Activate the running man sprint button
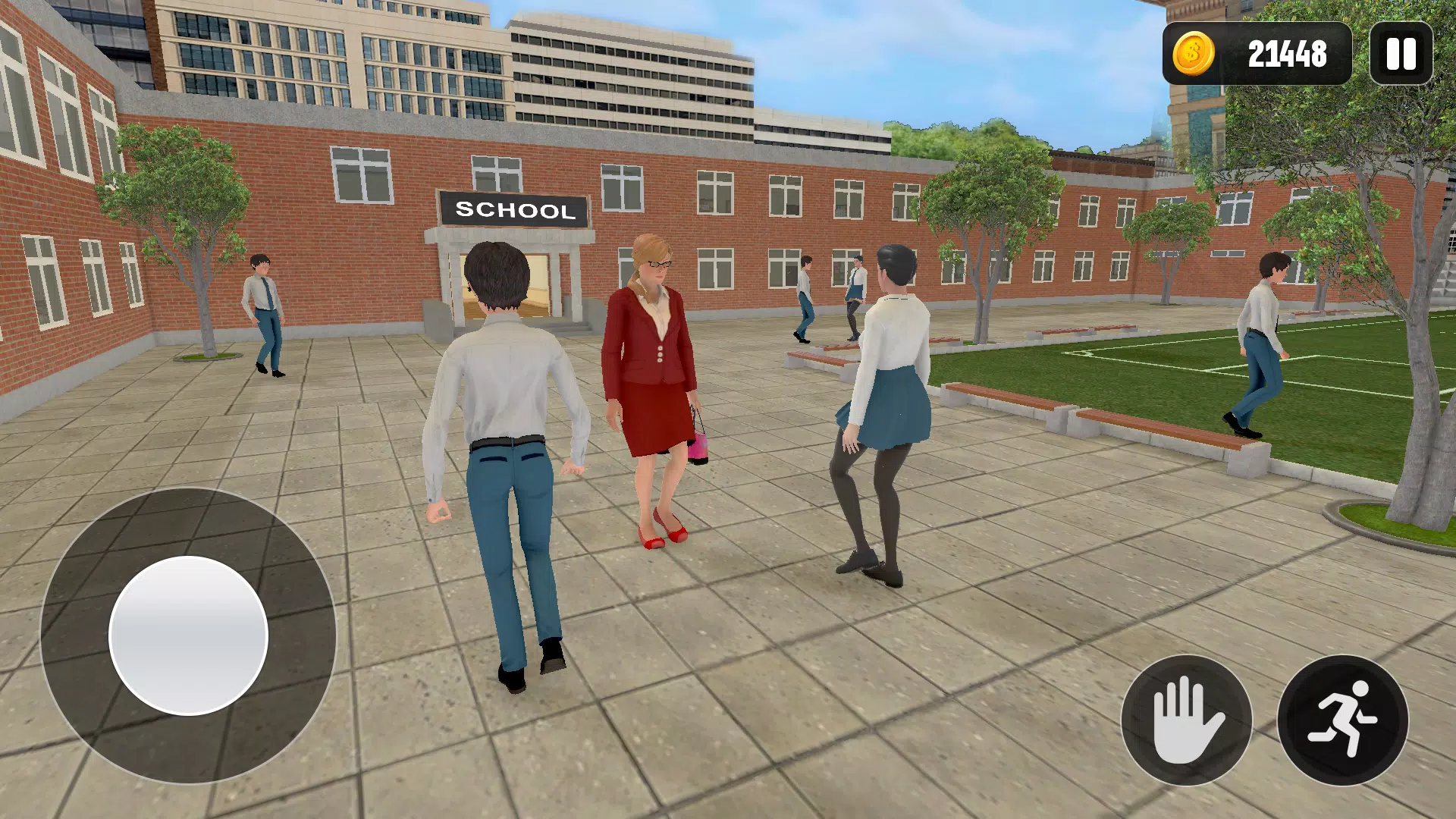1456x819 pixels. pos(1342,720)
